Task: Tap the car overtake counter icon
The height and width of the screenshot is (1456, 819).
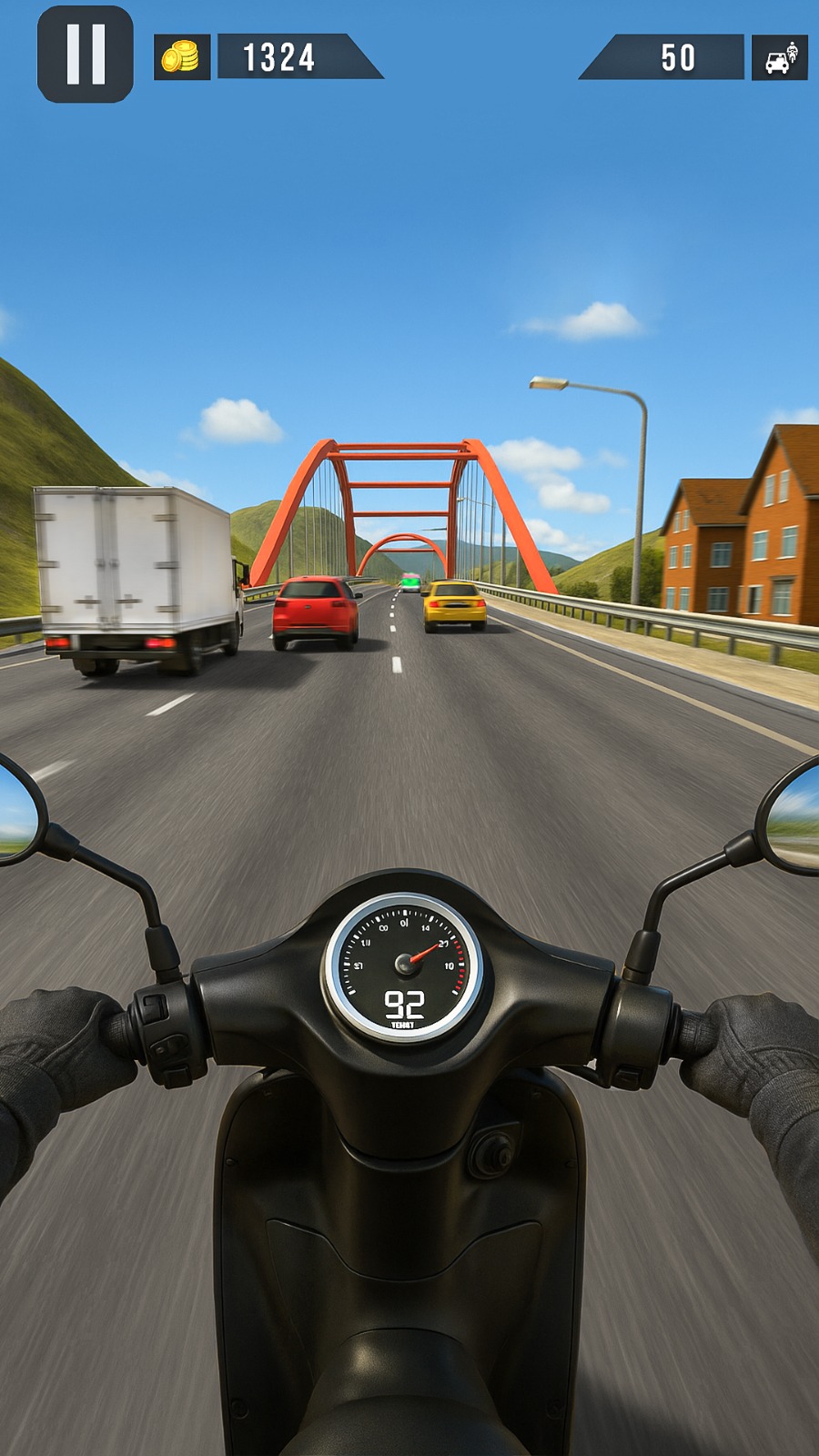Action: pyautogui.click(x=780, y=58)
